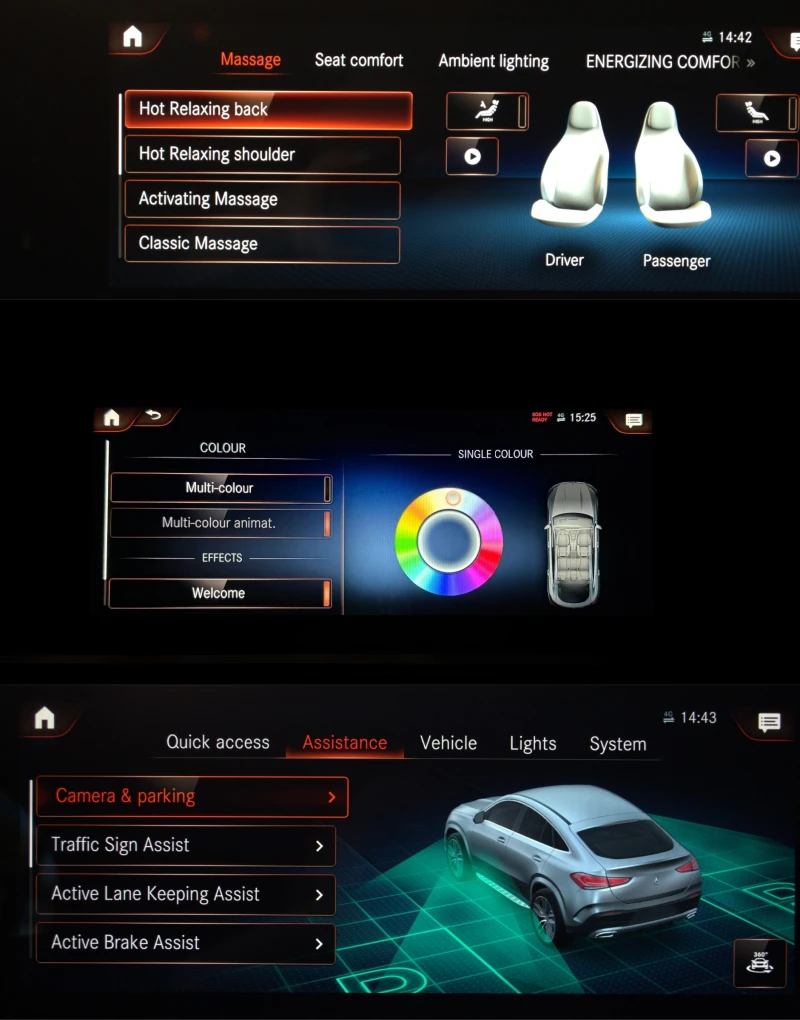The image size is (800, 1020).
Task: Switch to the Seat comfort tab
Action: point(359,60)
